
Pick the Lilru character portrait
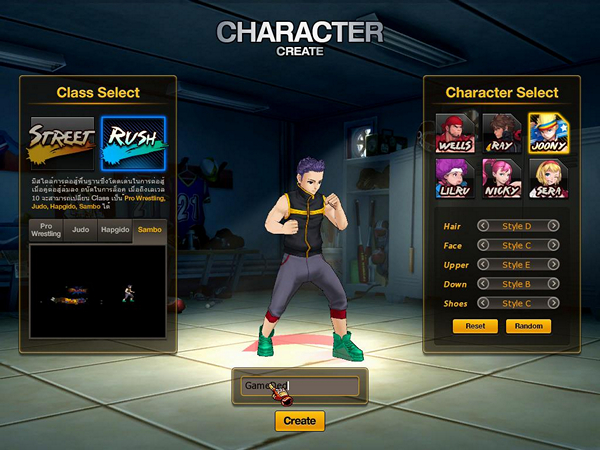point(455,178)
